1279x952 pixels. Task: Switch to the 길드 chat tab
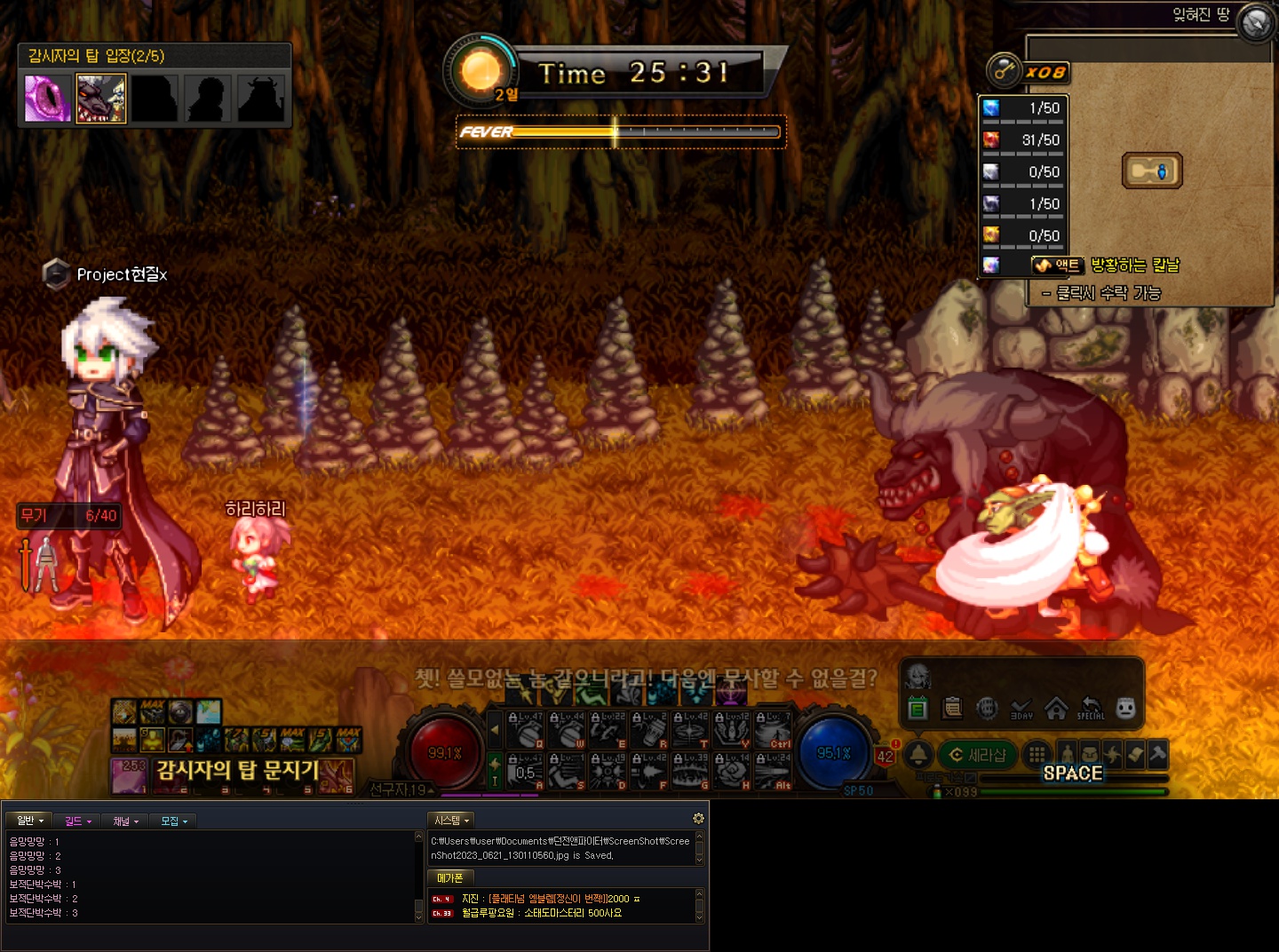coord(77,821)
